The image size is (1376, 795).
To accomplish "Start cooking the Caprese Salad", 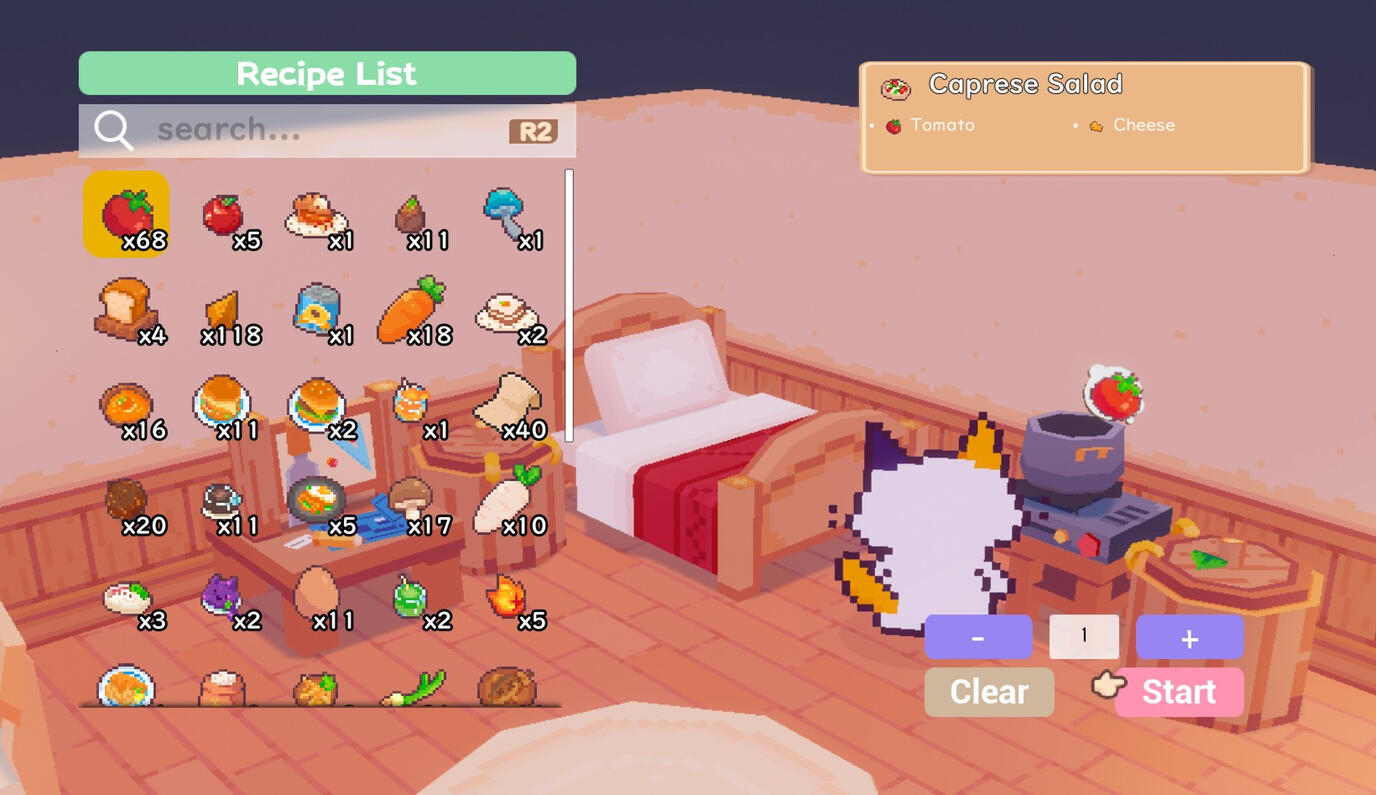I will (x=1178, y=692).
